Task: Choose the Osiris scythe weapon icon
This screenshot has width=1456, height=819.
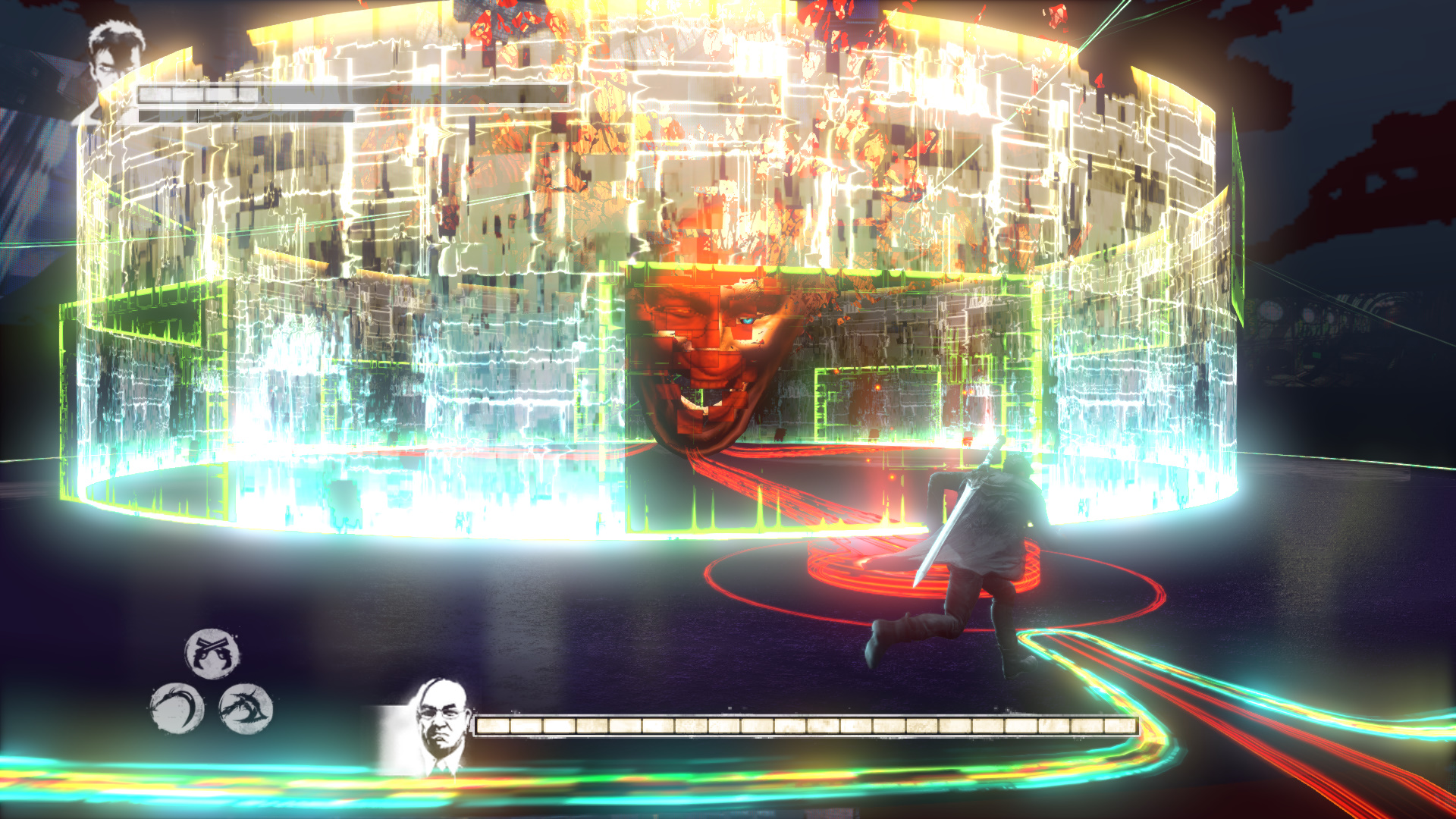Action: pos(177,708)
